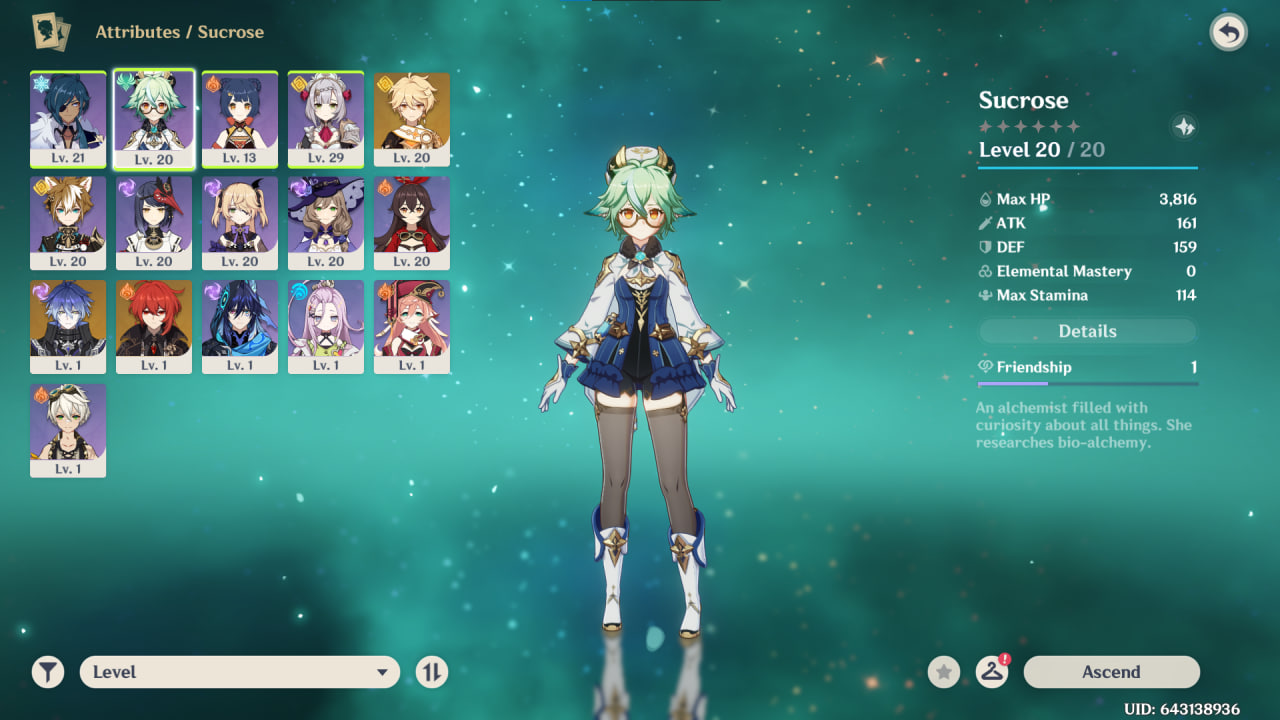Image resolution: width=1280 pixels, height=720 pixels.
Task: Click the star favorite icon
Action: pyautogui.click(x=943, y=672)
